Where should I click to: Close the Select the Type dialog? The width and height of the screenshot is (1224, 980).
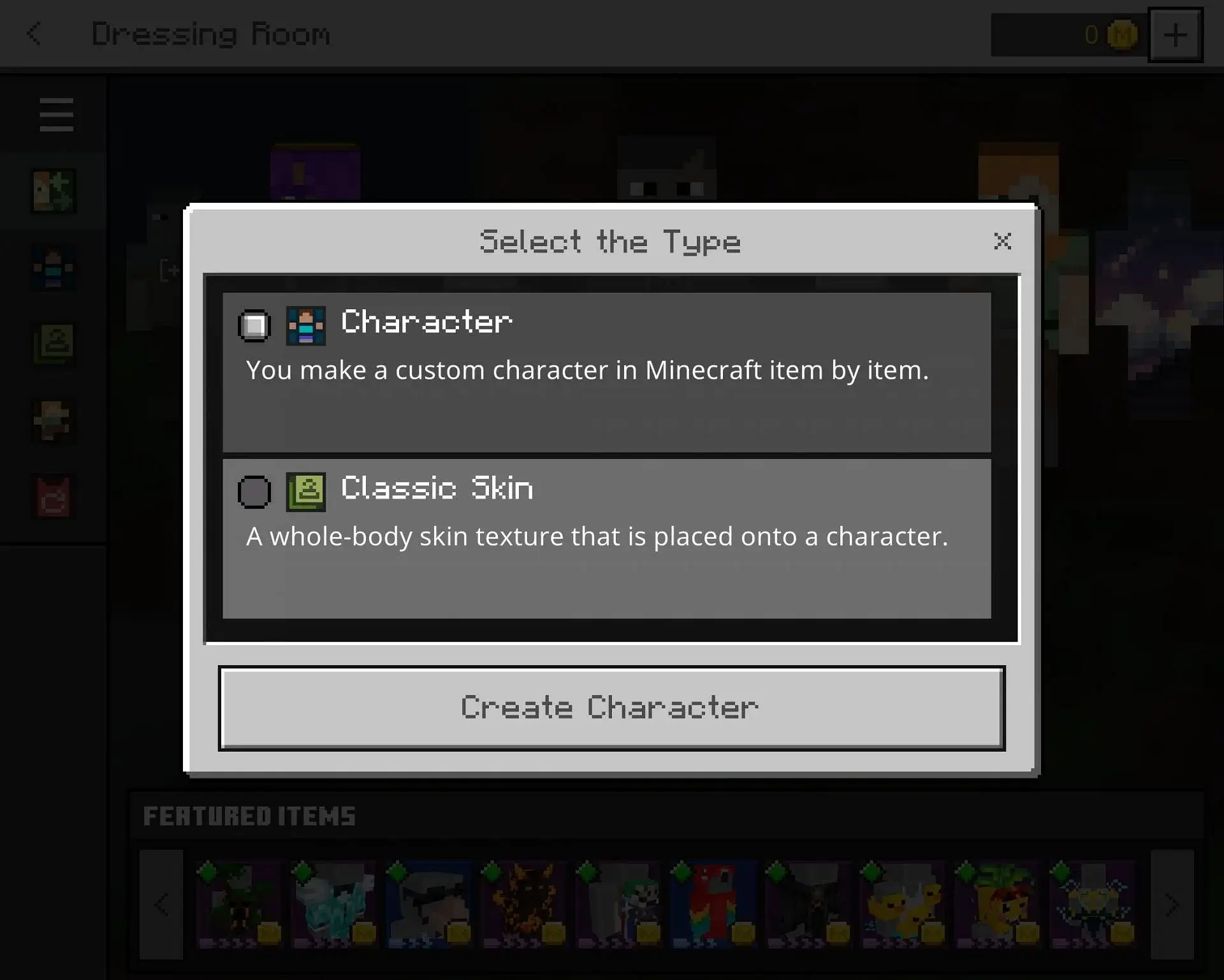1002,241
